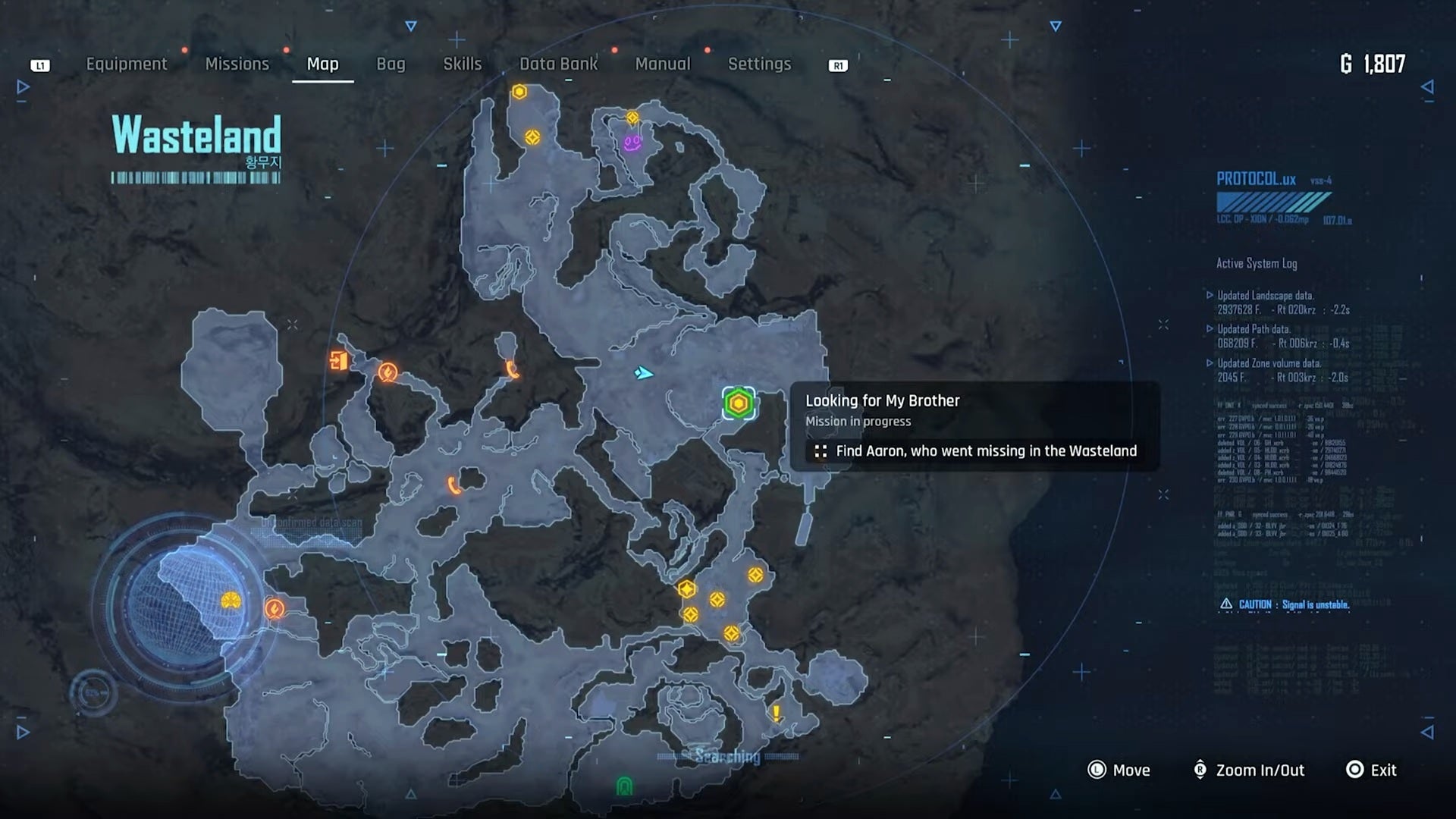Switch to the Missions tab
This screenshot has width=1456, height=819.
237,64
